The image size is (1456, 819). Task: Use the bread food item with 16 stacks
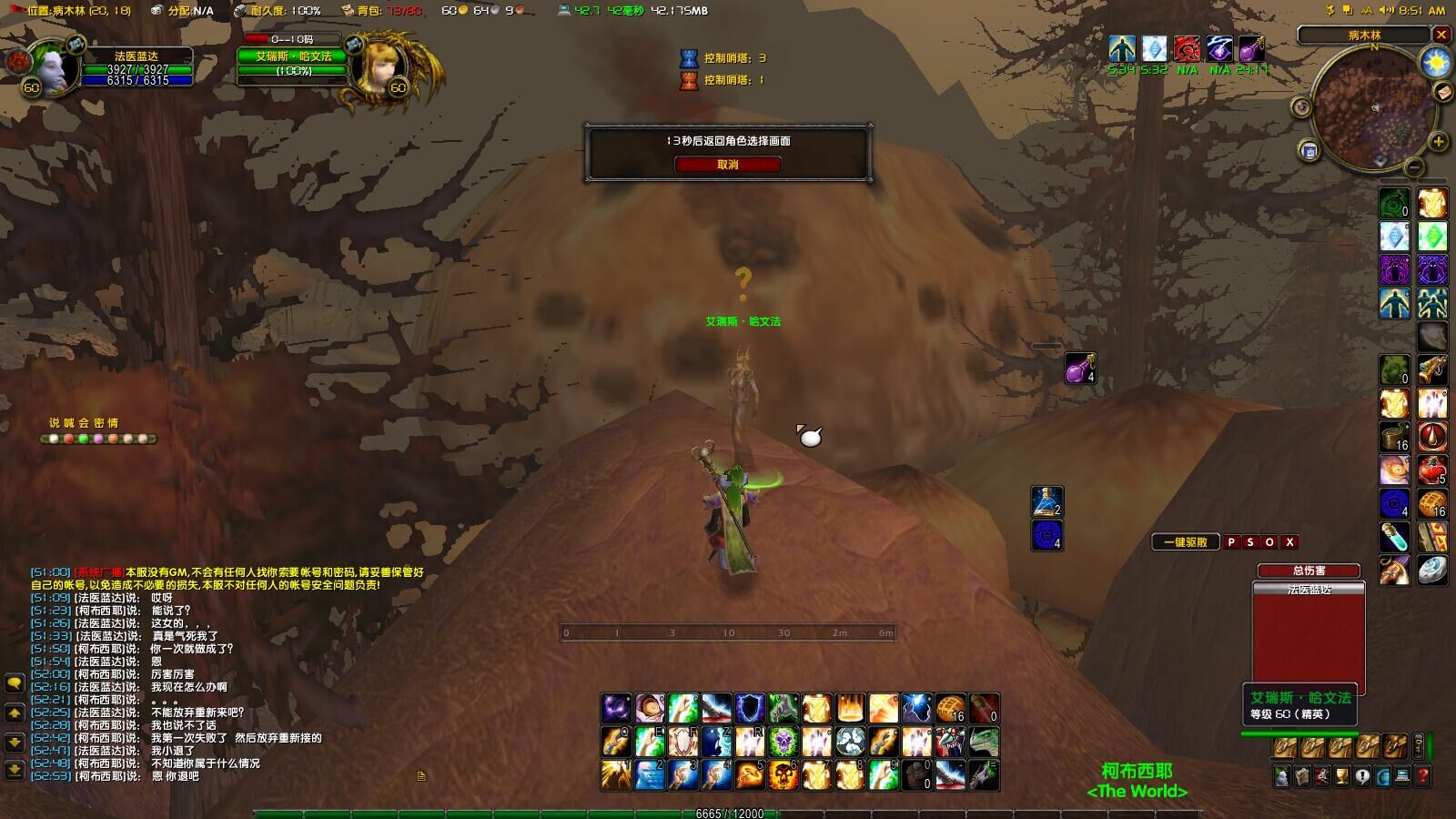tap(951, 708)
